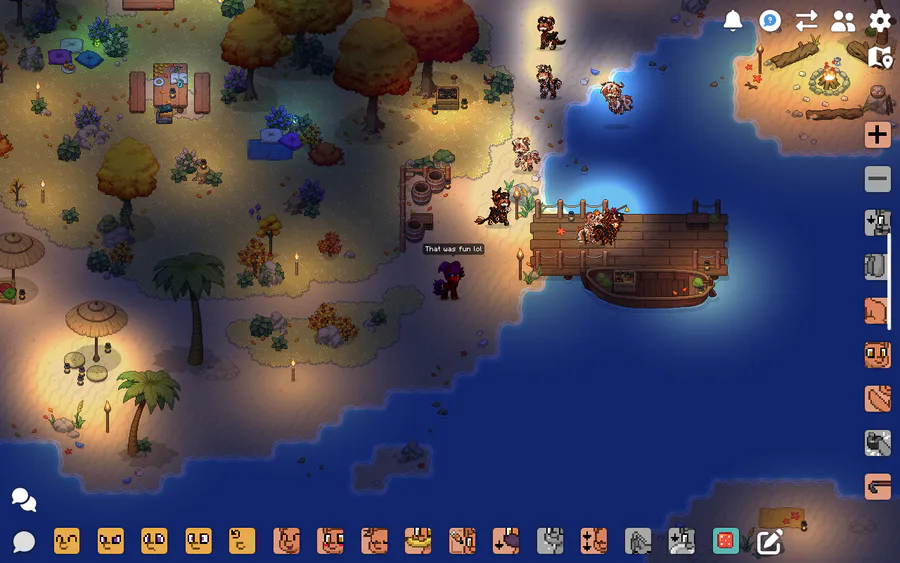Open the double speech bubble chat log
Image resolution: width=900 pixels, height=563 pixels.
[x=24, y=499]
